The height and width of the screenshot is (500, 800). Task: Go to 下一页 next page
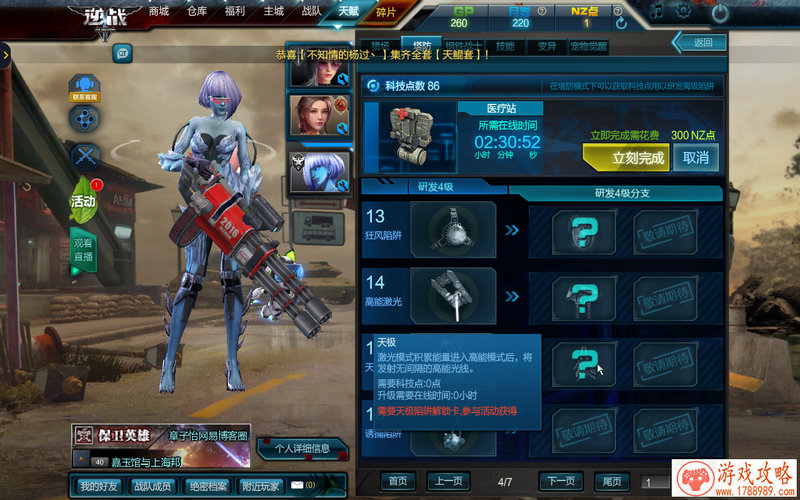tap(561, 481)
